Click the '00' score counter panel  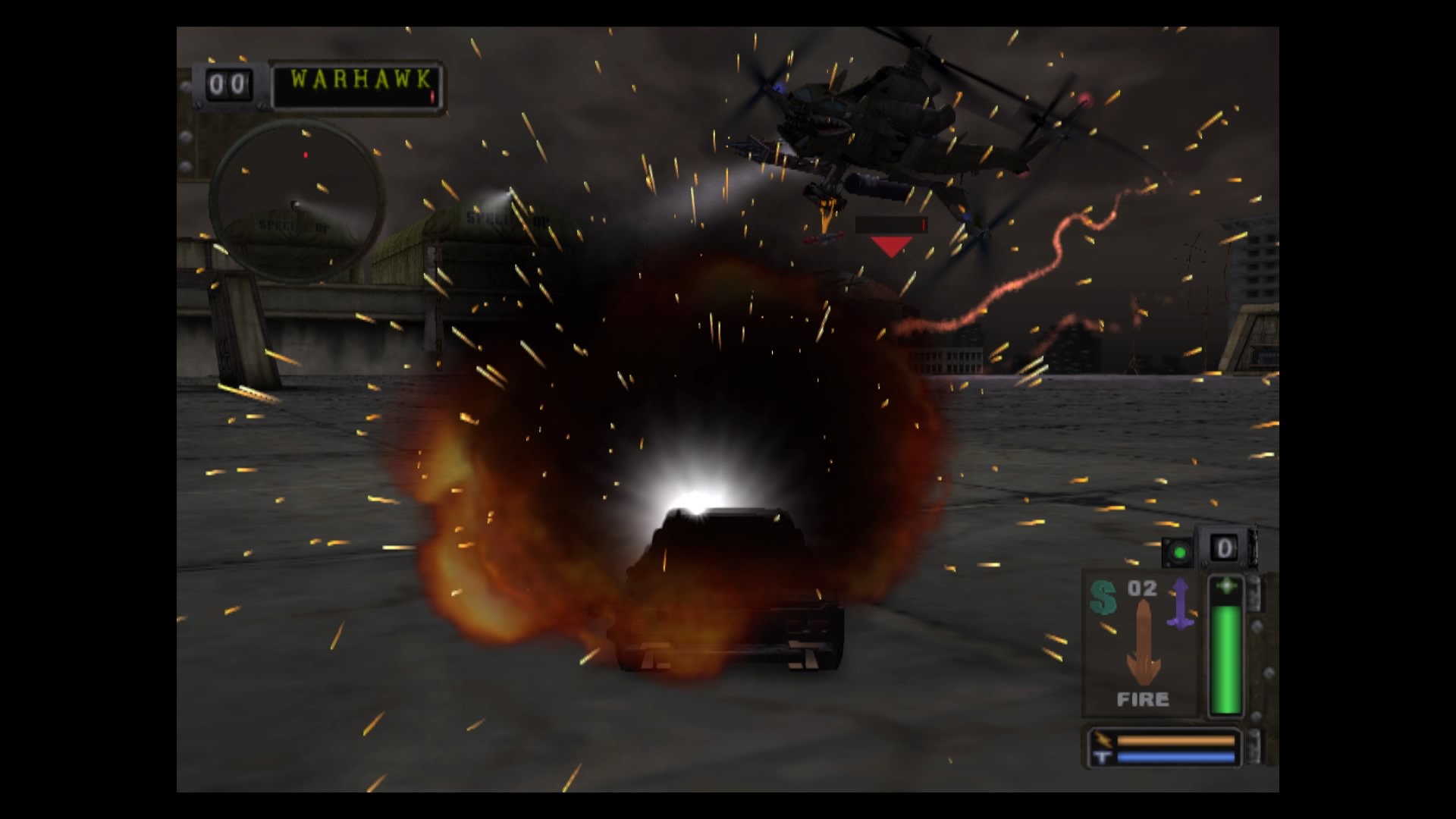click(x=229, y=83)
